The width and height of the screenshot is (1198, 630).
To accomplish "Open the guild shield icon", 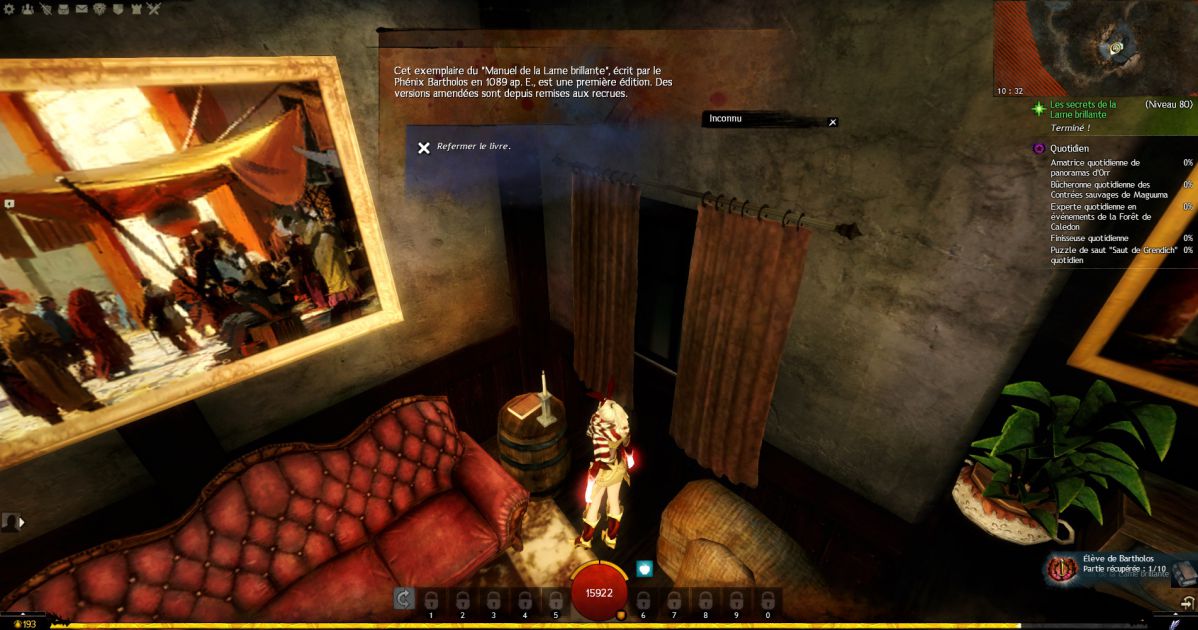I will coord(117,9).
